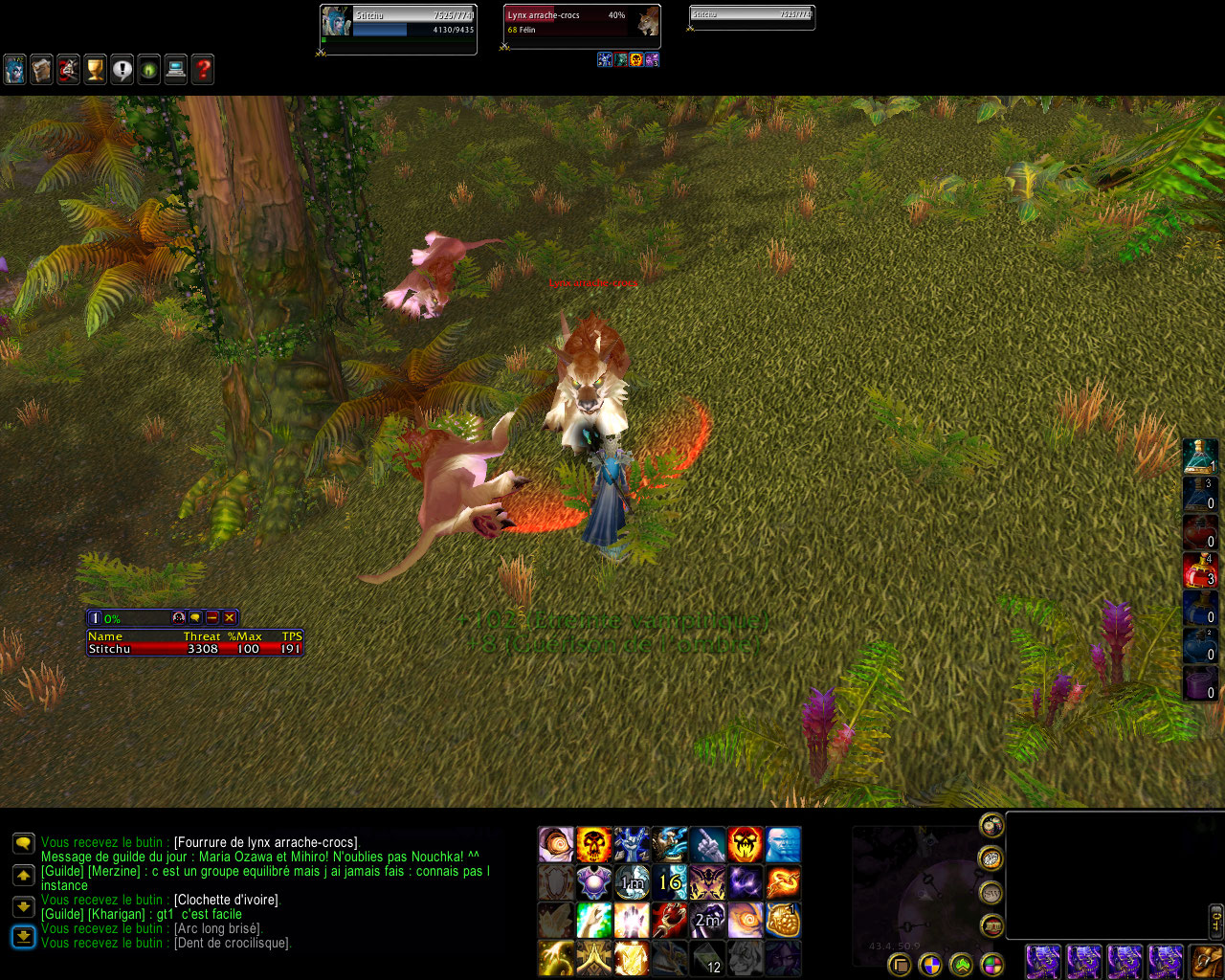Image resolution: width=1225 pixels, height=980 pixels.
Task: Click the green chevron minimap button
Action: coord(961,965)
